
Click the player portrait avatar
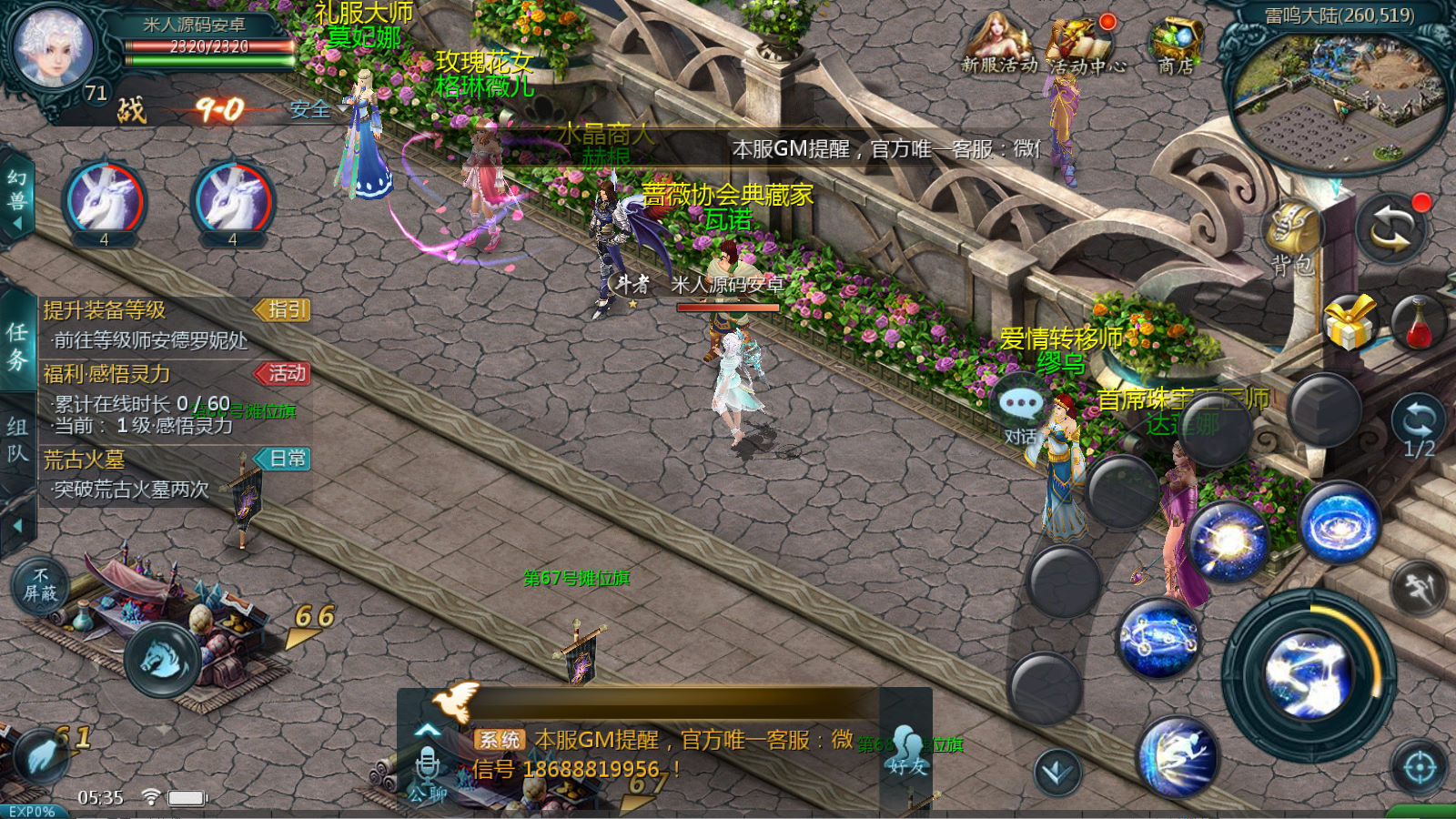pos(53,47)
